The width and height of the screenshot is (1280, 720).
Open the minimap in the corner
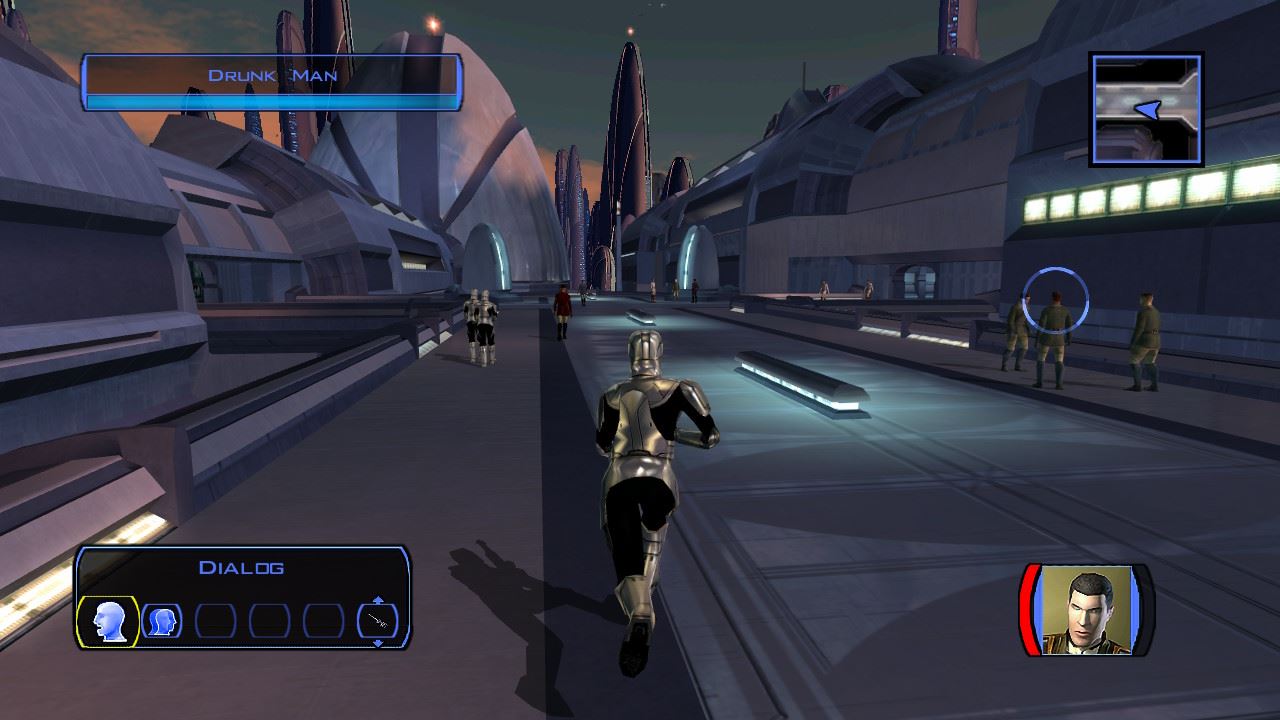(1146, 109)
